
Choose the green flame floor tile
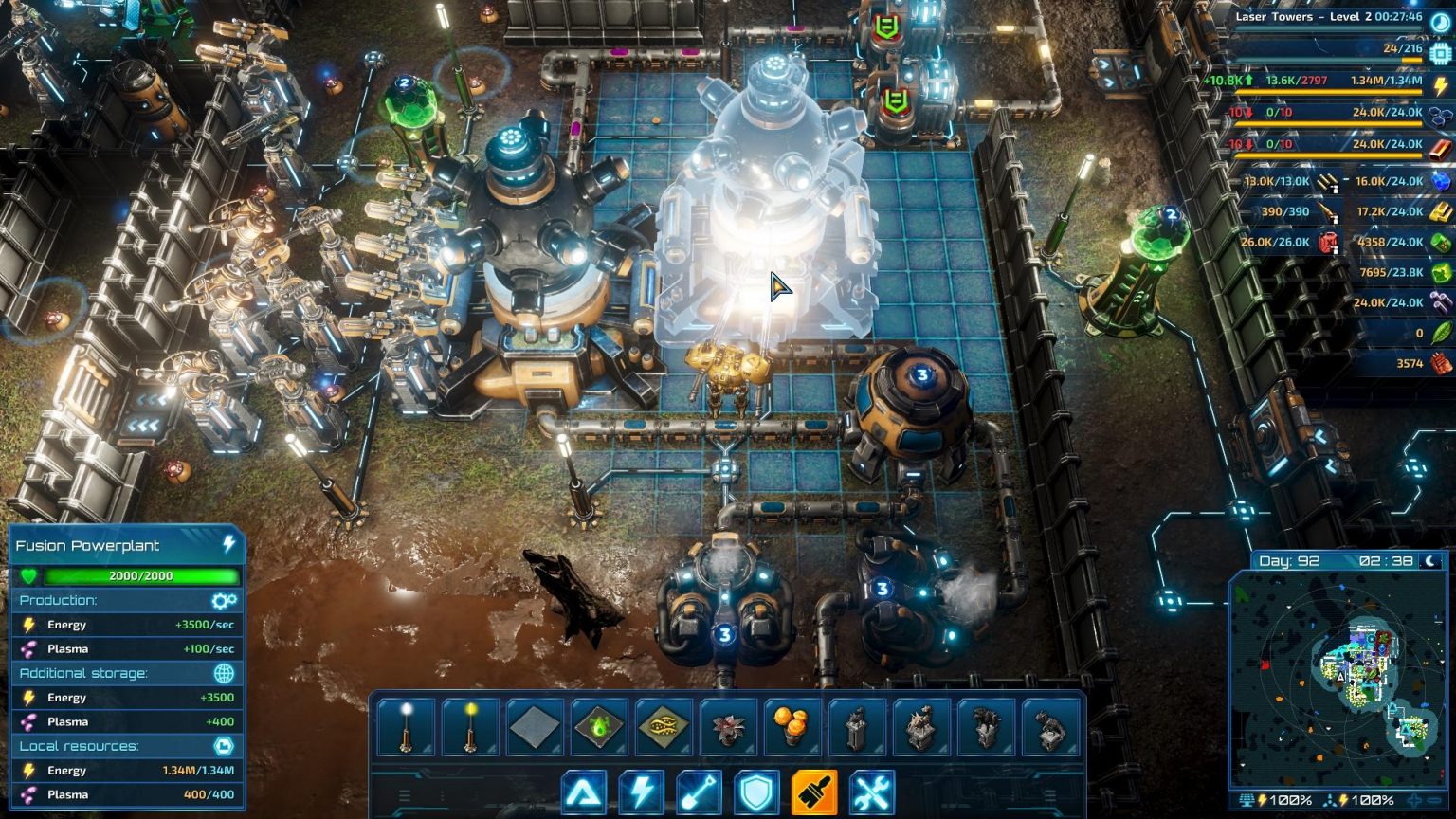coord(600,727)
